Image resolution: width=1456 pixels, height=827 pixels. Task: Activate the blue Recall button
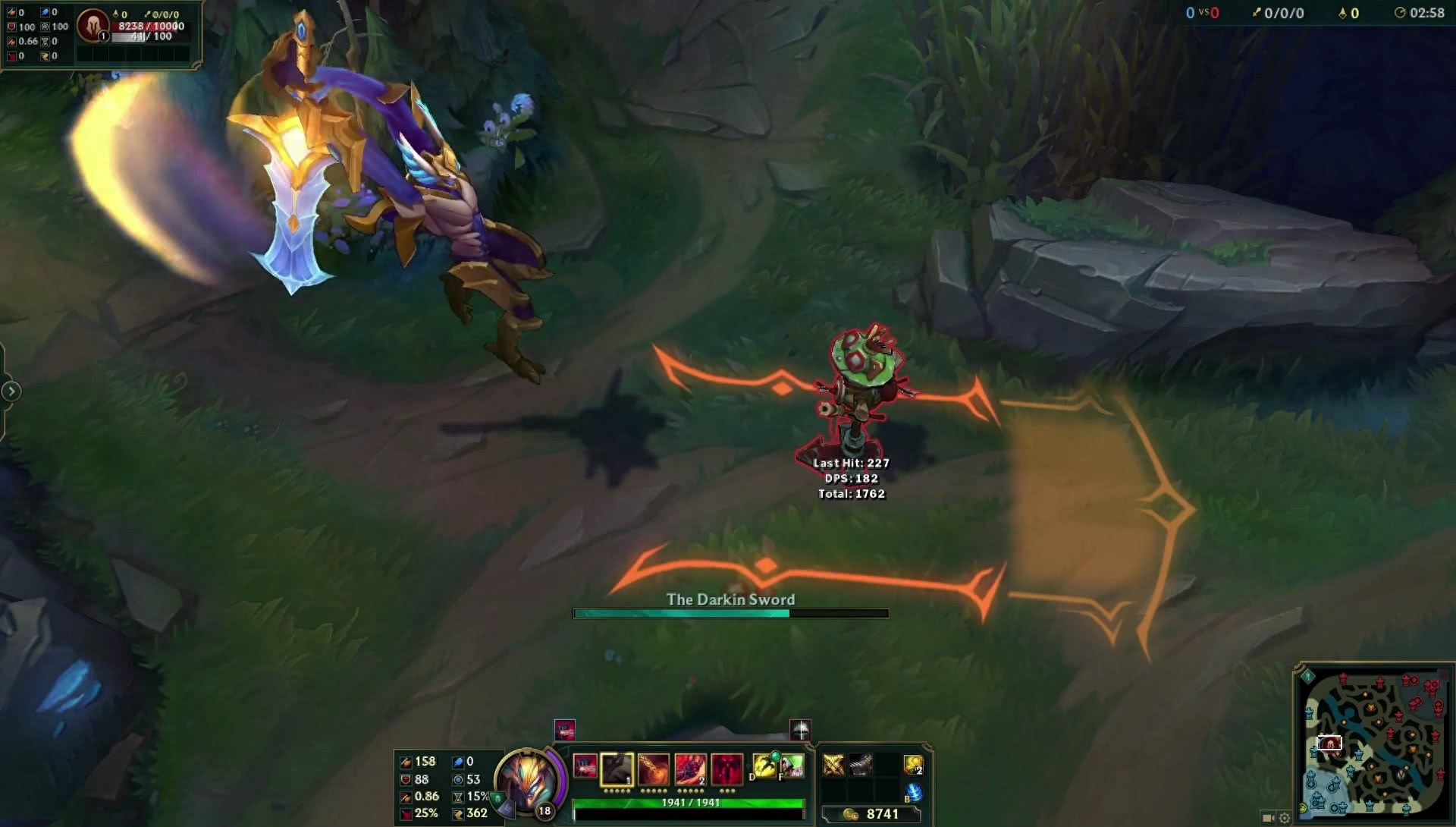pos(914,792)
